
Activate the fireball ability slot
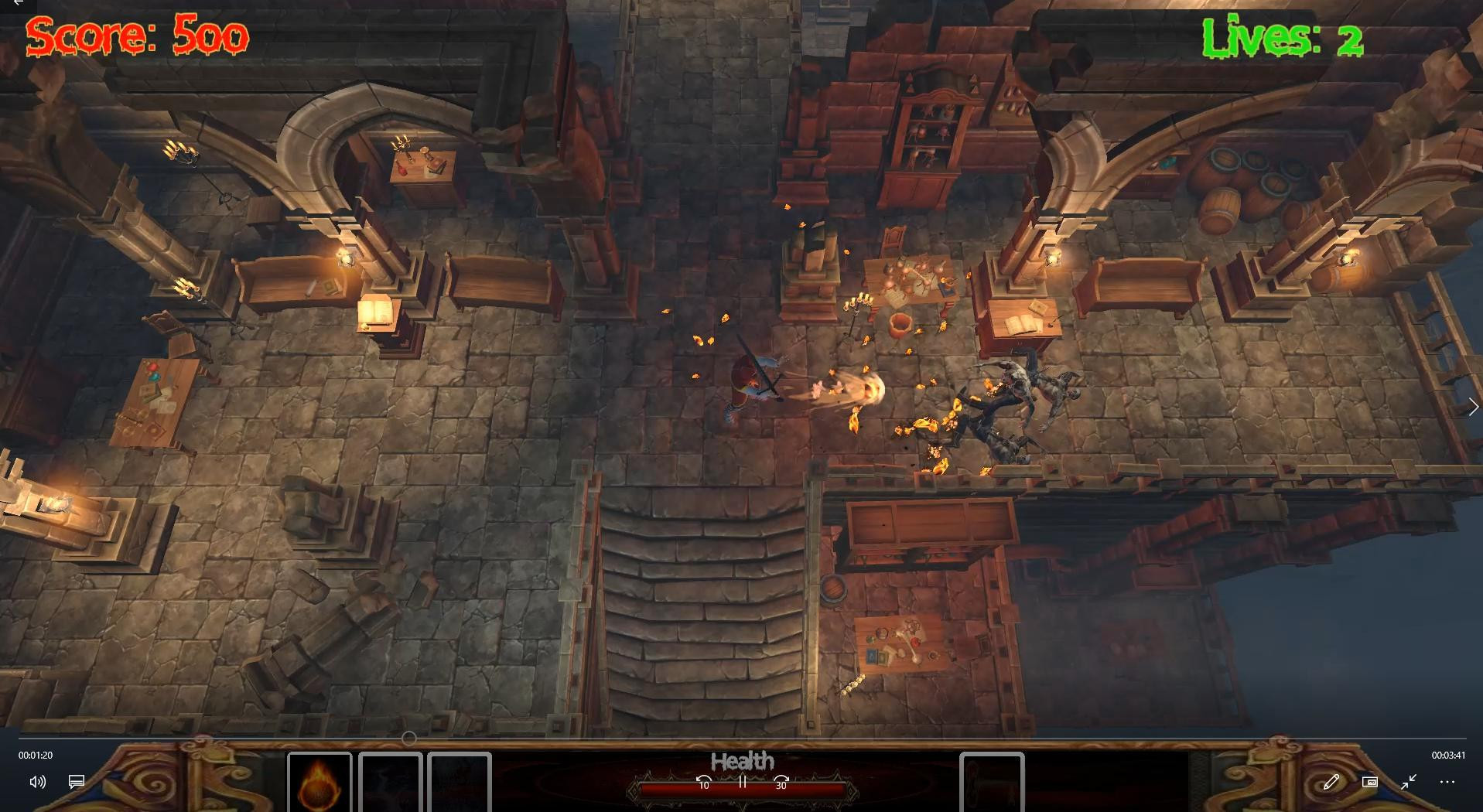click(319, 781)
